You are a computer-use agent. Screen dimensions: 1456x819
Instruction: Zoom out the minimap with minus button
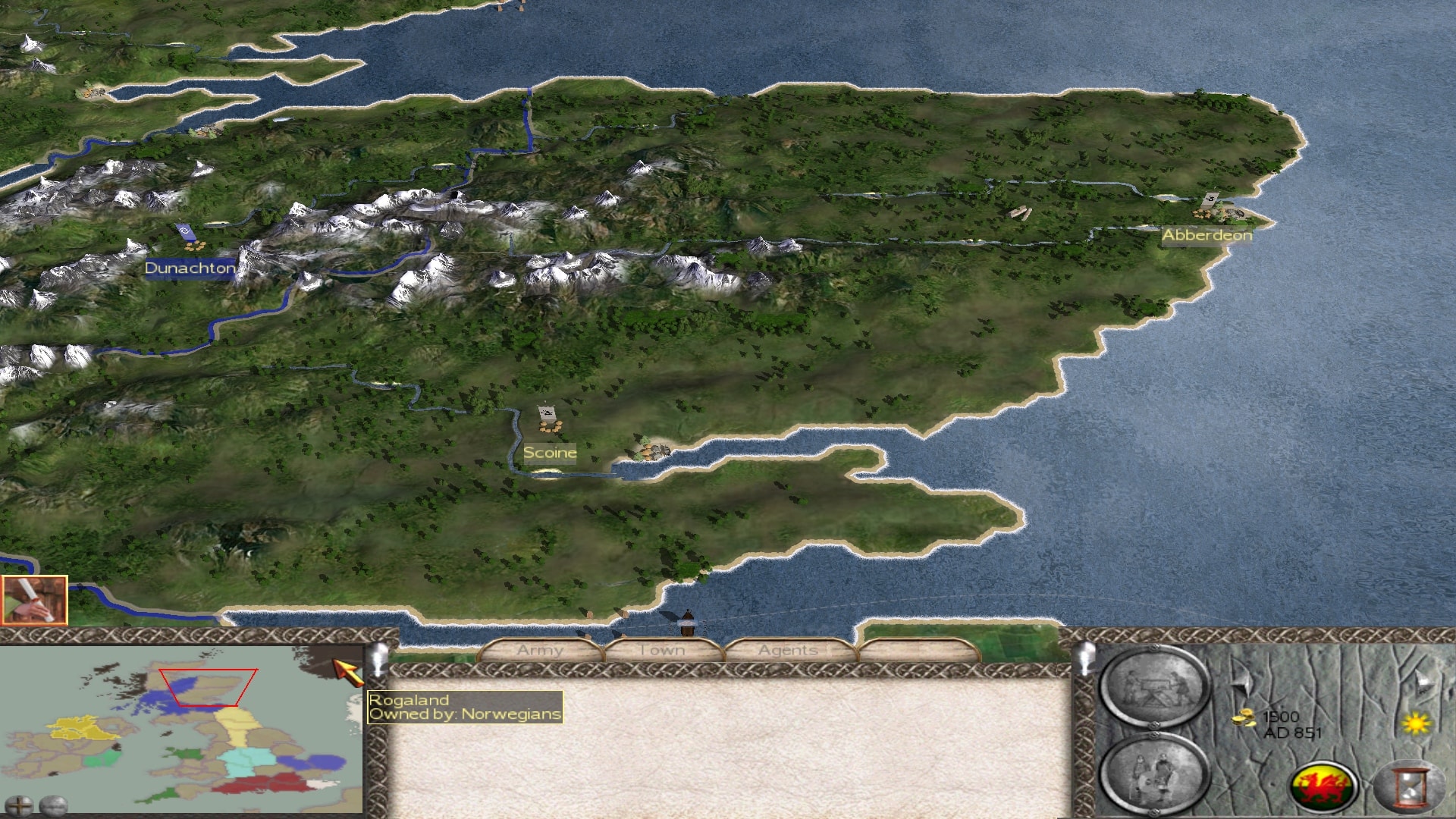[x=53, y=805]
